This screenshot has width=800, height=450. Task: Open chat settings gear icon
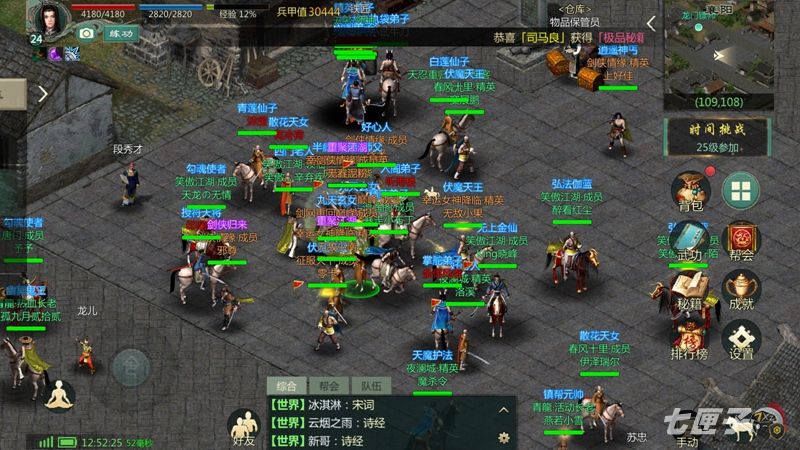[504, 438]
